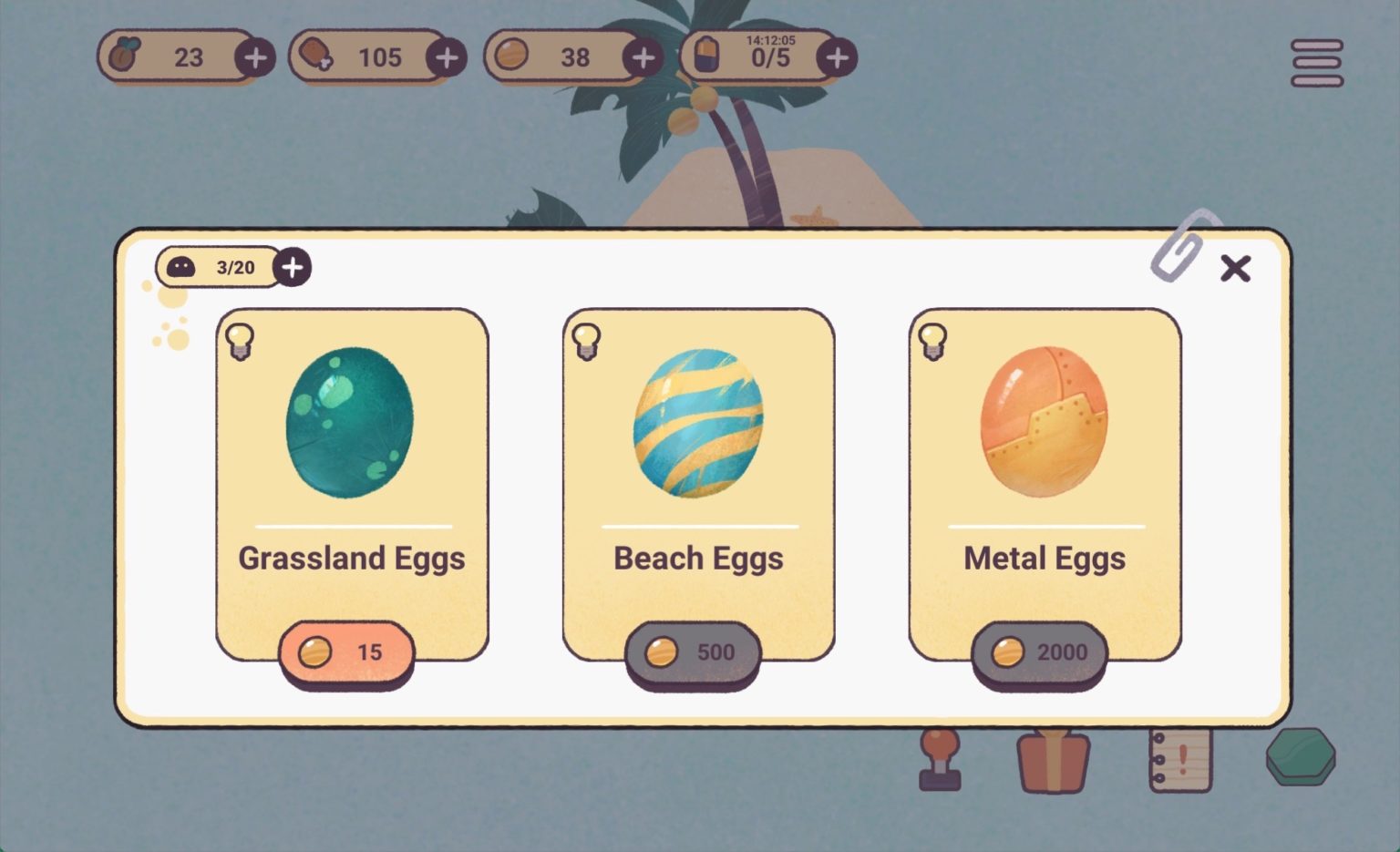Viewport: 1400px width, 852px height.
Task: Buy Beach Eggs for 500 coins
Action: point(695,652)
